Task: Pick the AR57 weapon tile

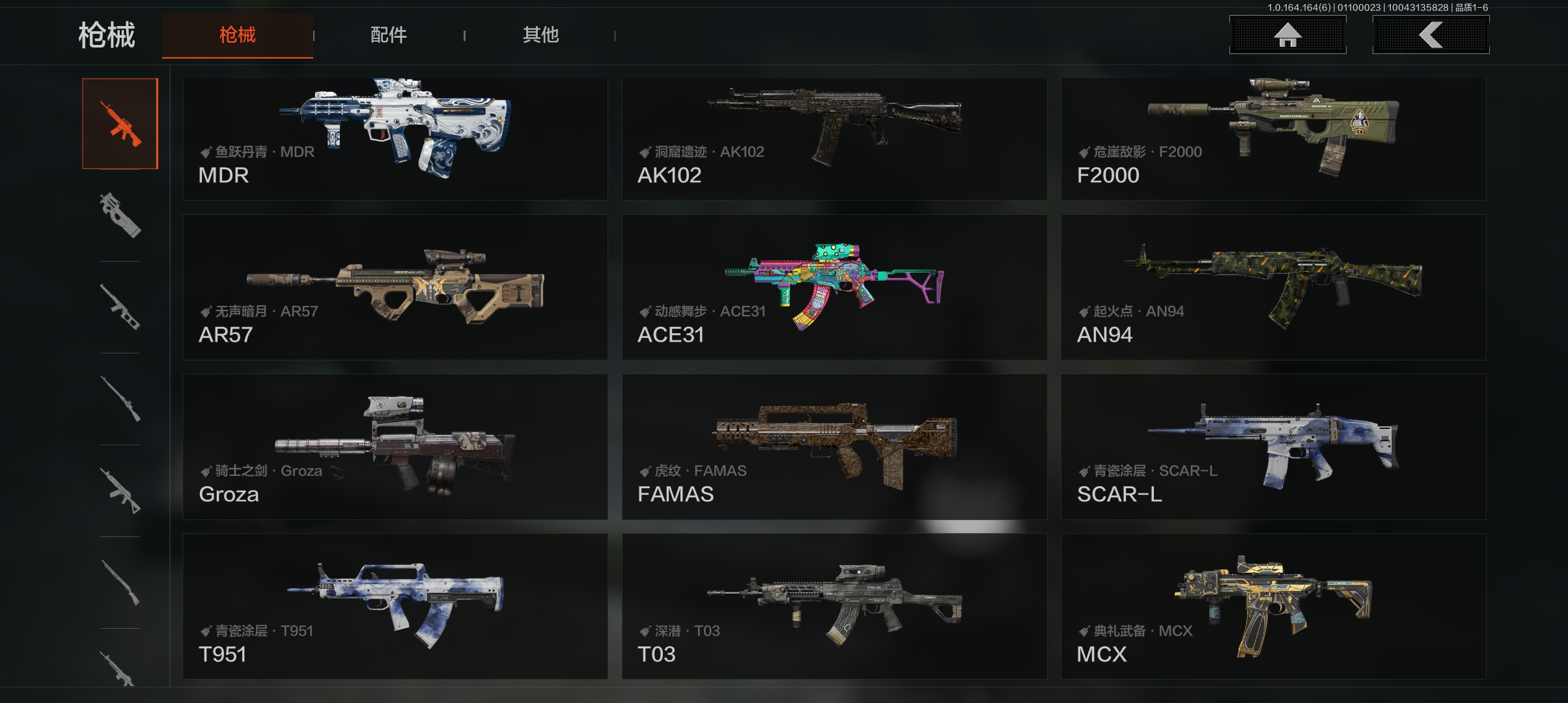Action: 395,287
